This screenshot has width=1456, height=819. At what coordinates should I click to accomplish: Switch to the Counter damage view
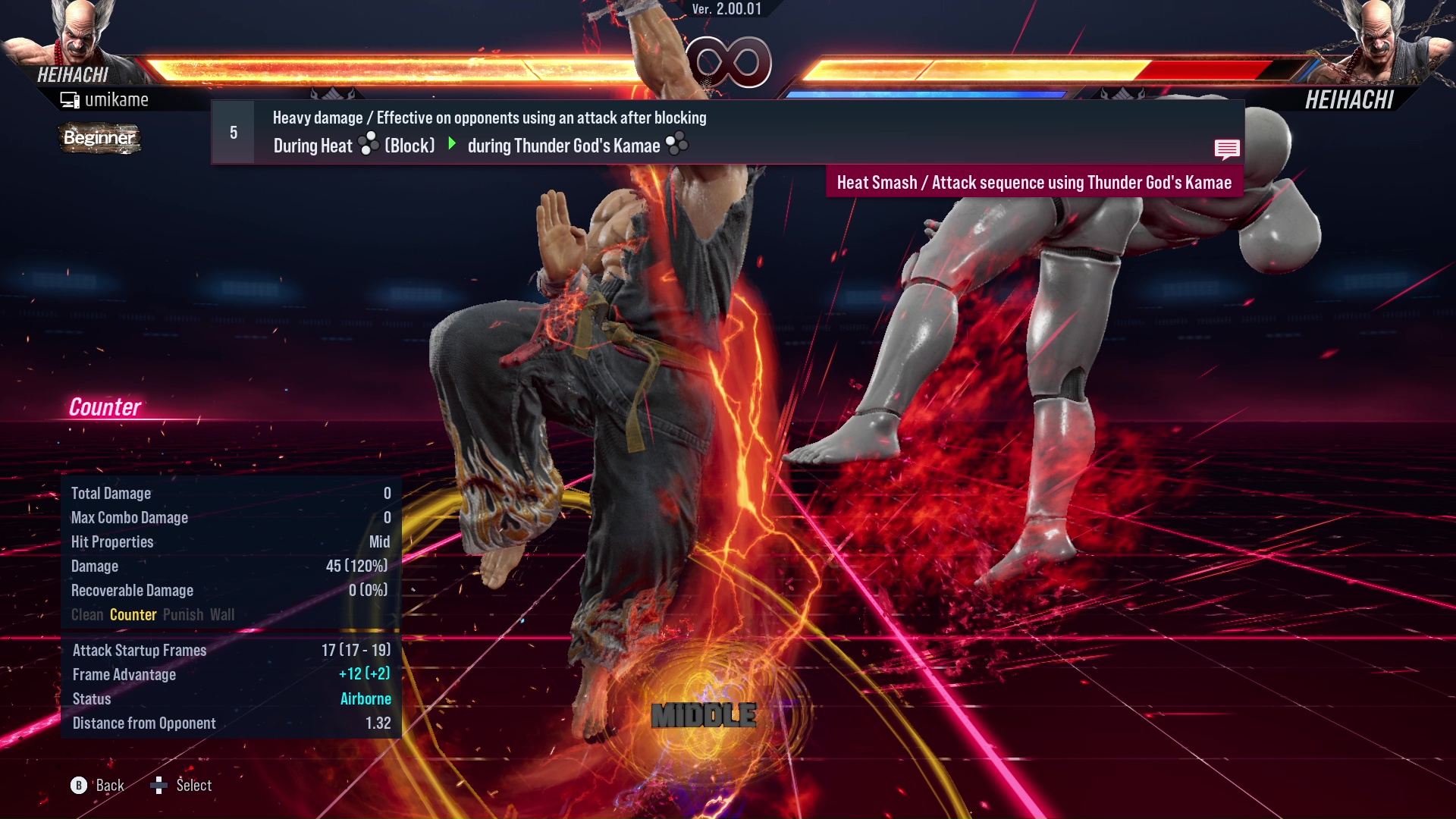point(133,614)
